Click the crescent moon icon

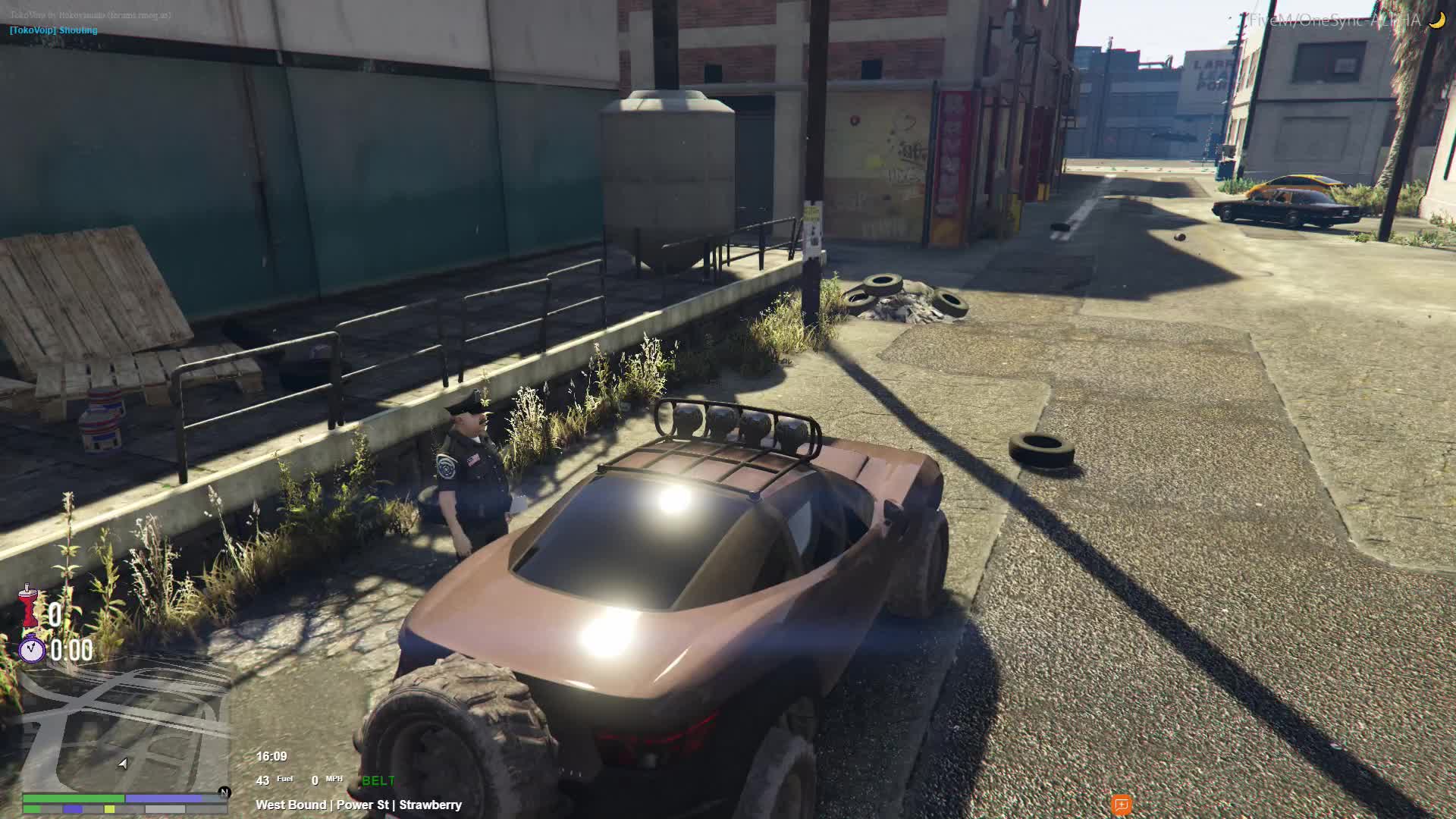[x=1436, y=20]
